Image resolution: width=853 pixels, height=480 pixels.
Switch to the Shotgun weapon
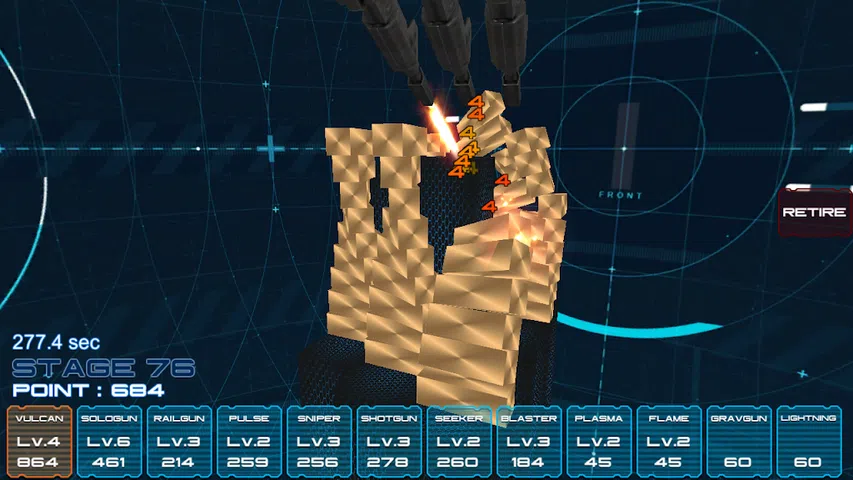pos(388,441)
